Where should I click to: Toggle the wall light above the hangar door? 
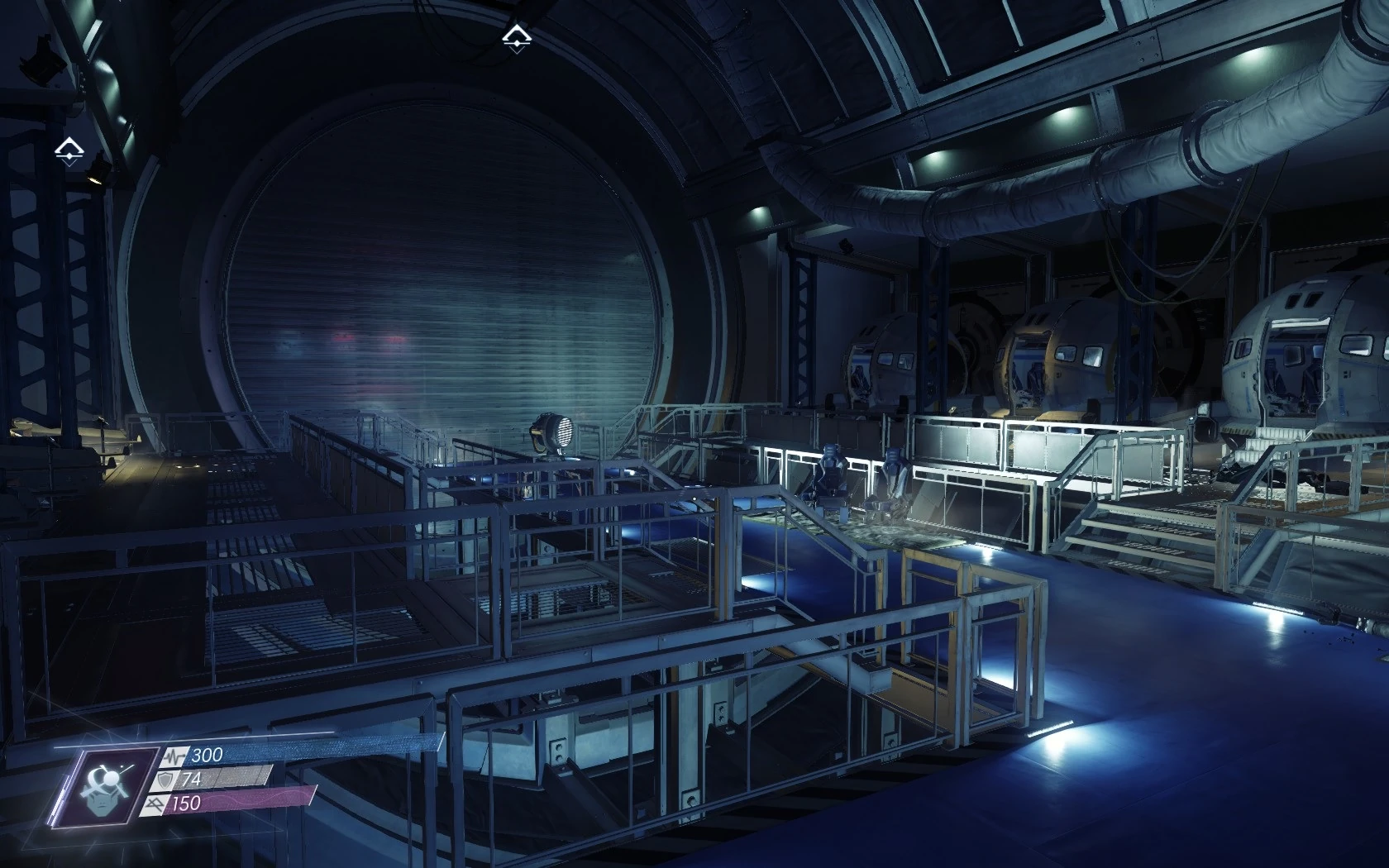758,210
